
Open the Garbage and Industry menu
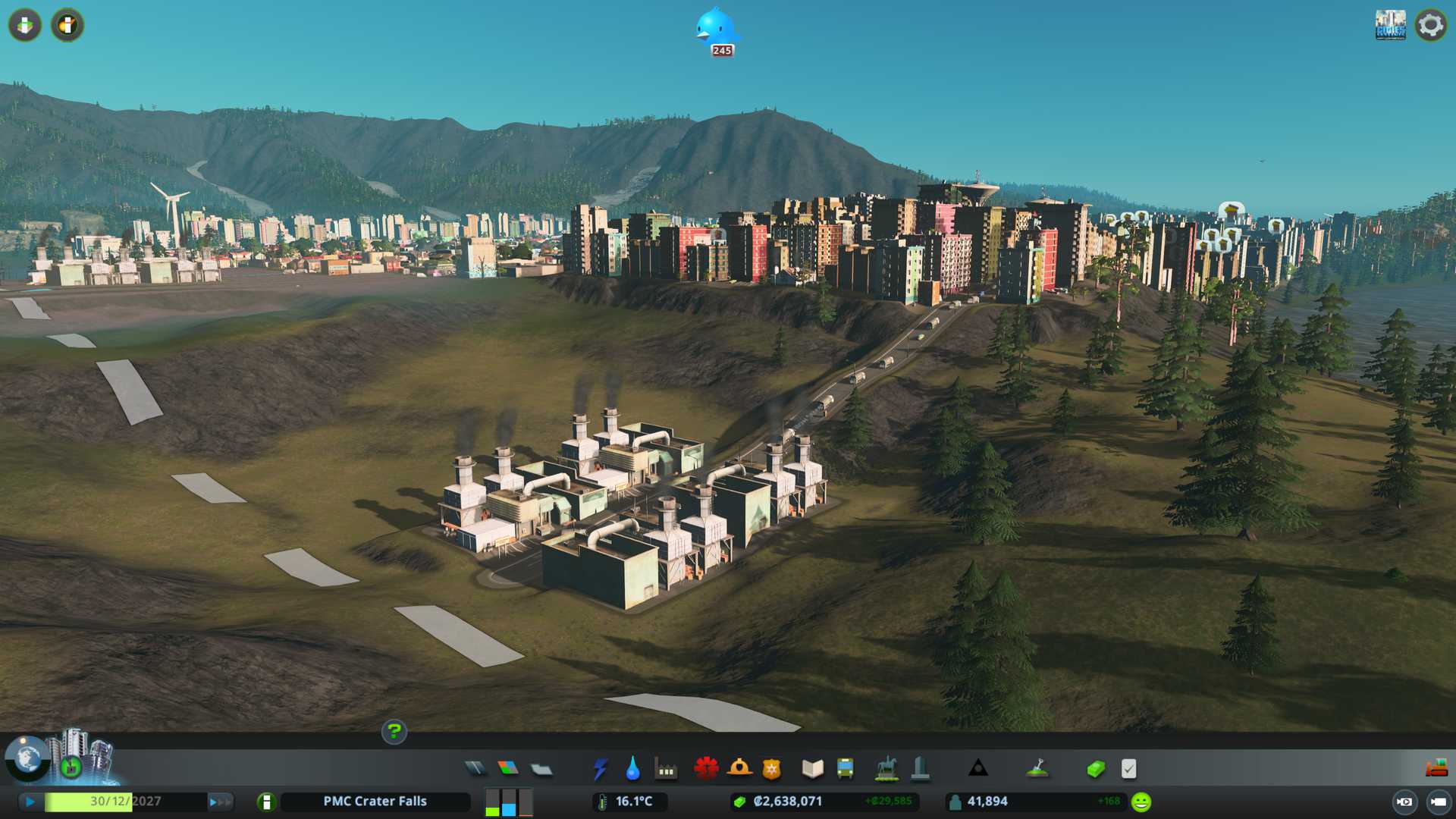coord(666,770)
